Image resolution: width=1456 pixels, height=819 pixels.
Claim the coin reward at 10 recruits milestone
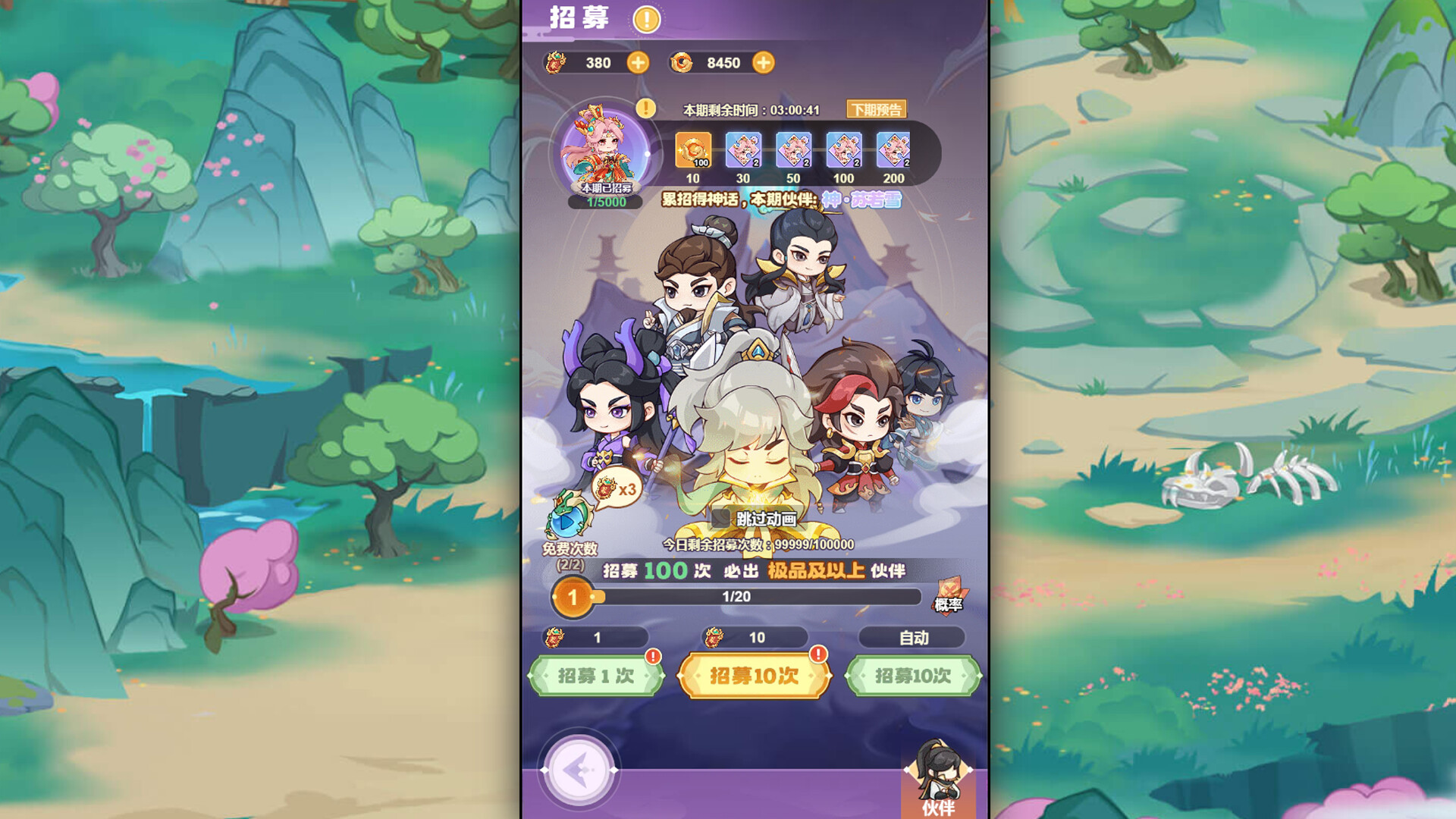692,151
